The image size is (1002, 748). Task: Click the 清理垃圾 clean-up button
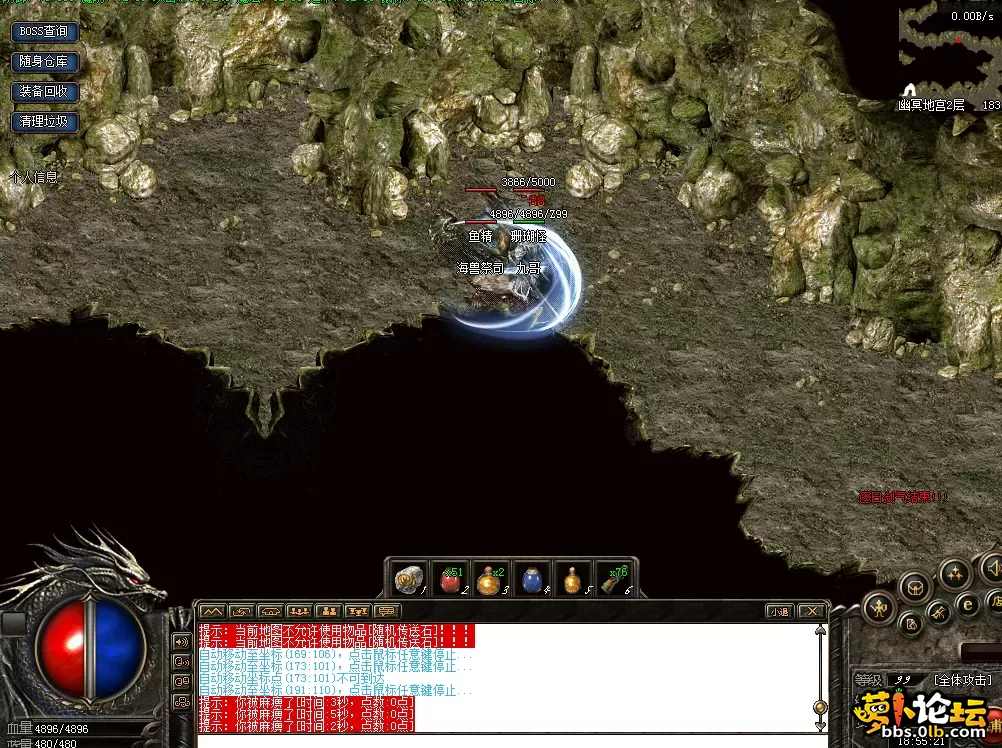[x=44, y=121]
